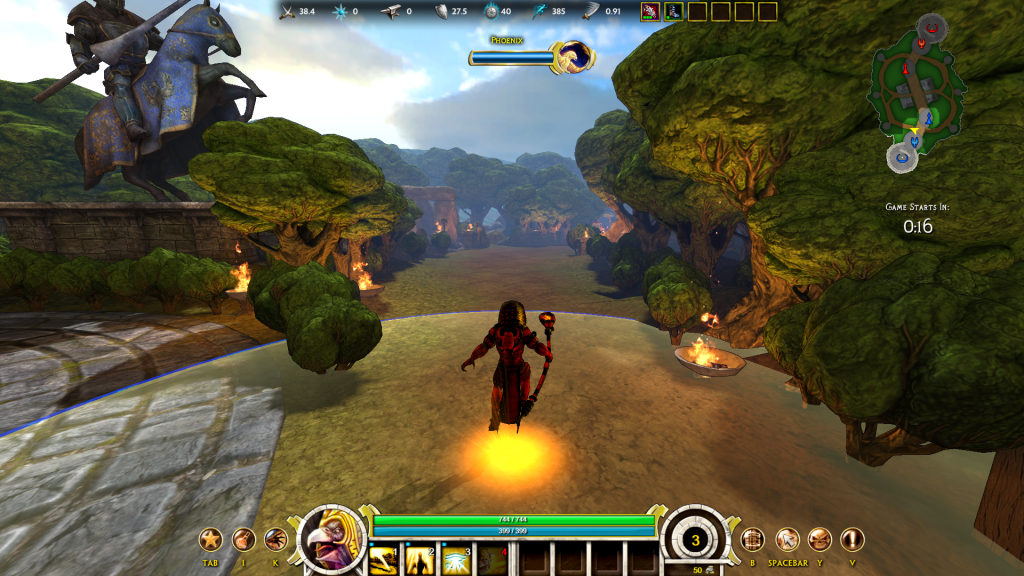
Task: Click the god portrait beside the health bar
Action: [x=332, y=540]
